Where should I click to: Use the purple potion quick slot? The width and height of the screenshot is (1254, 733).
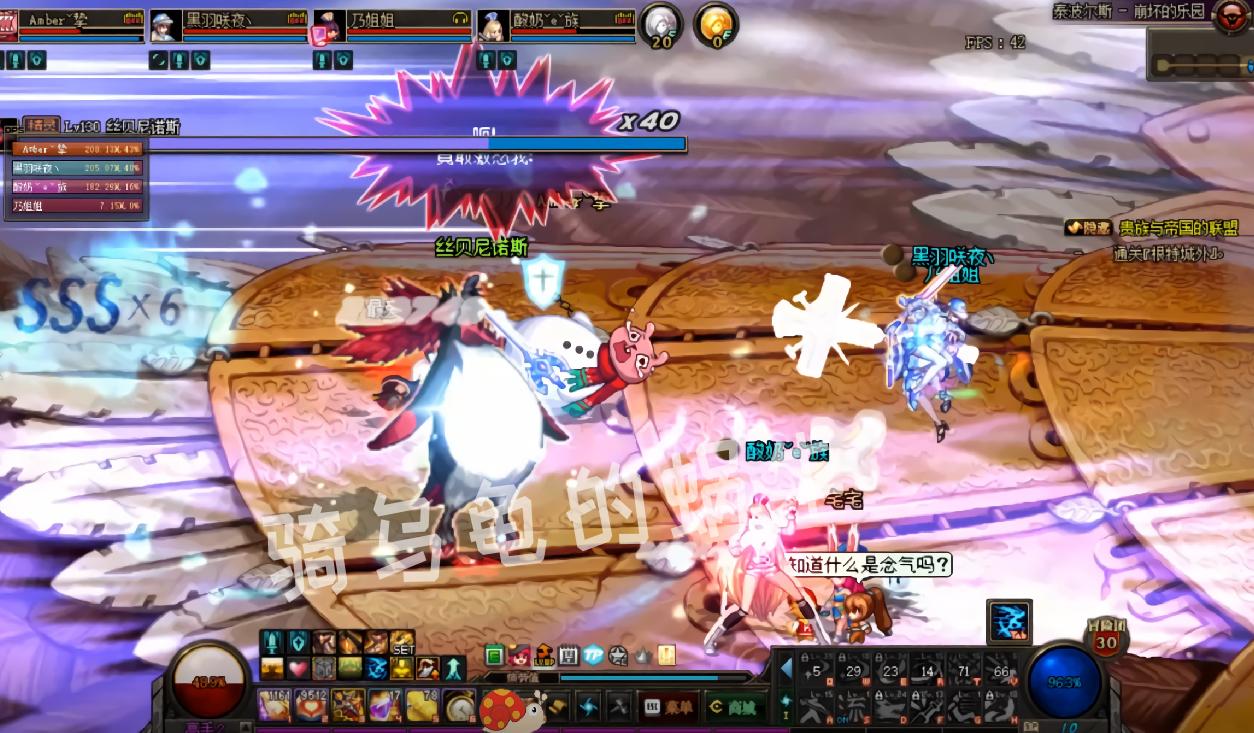pyautogui.click(x=384, y=705)
